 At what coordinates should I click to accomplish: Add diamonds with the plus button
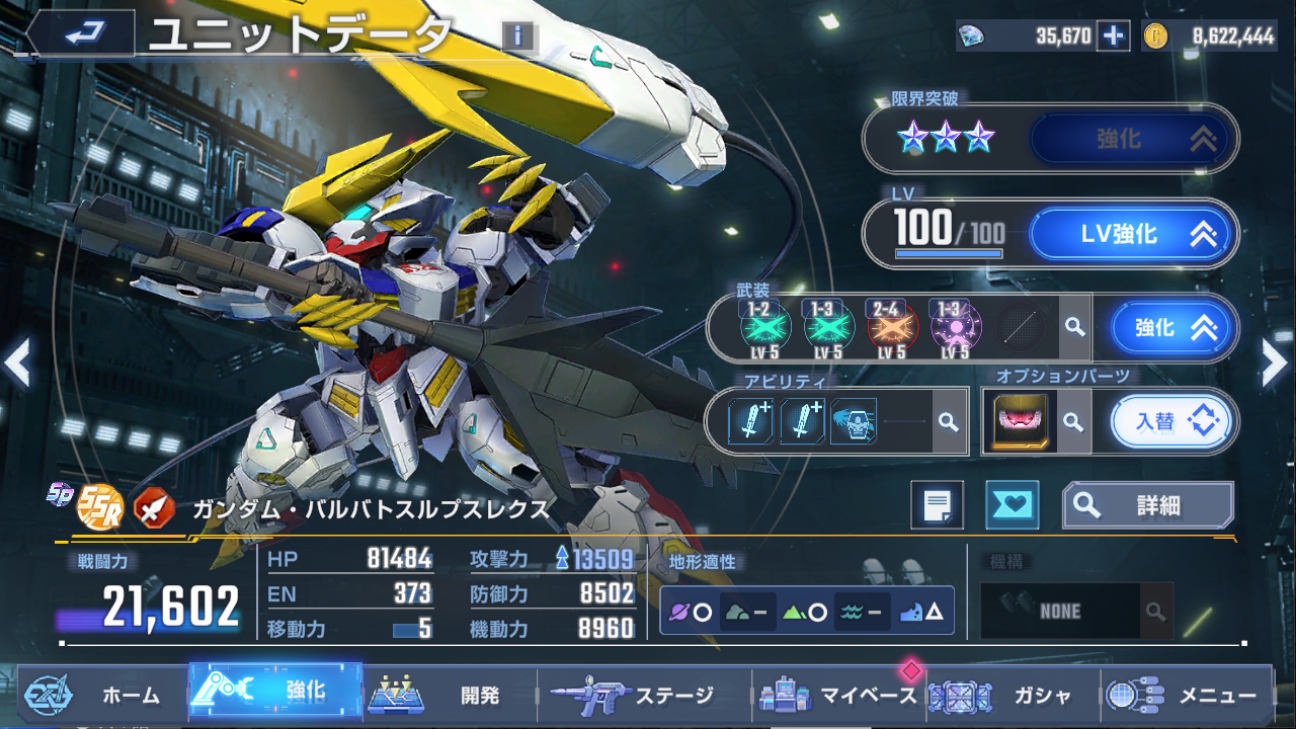[x=1113, y=36]
